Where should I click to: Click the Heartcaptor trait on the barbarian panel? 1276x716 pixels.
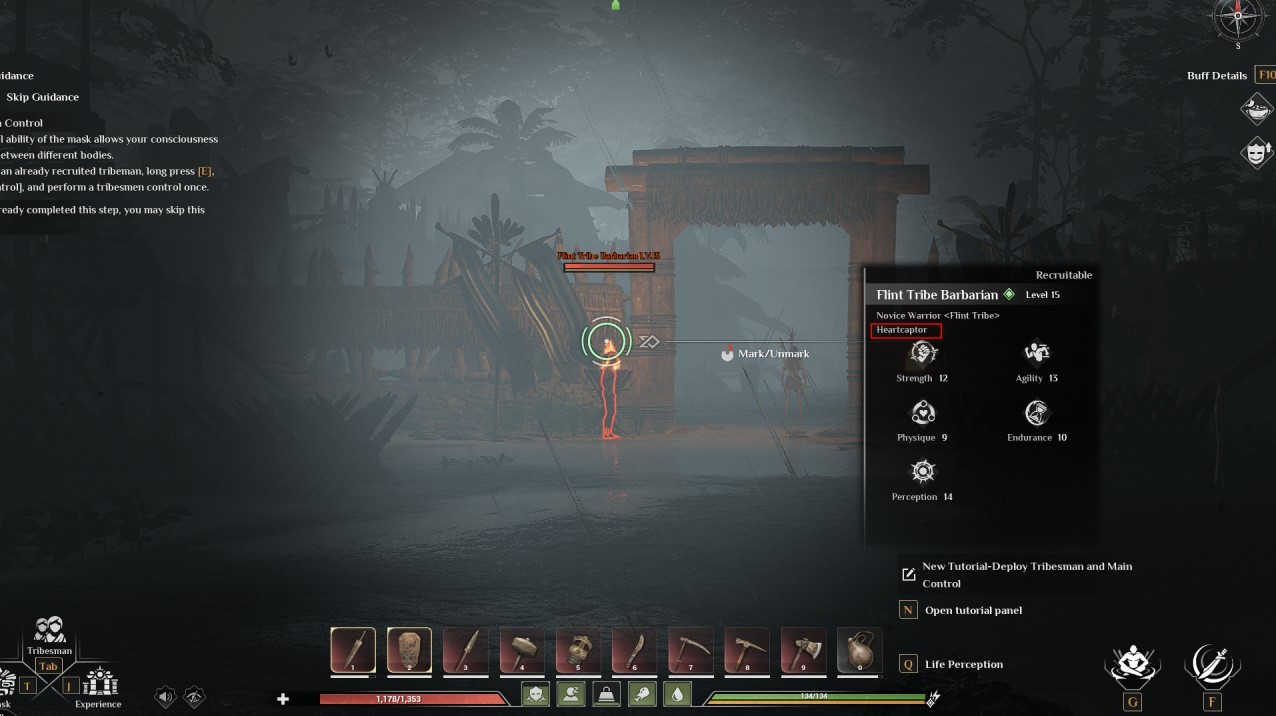[905, 330]
